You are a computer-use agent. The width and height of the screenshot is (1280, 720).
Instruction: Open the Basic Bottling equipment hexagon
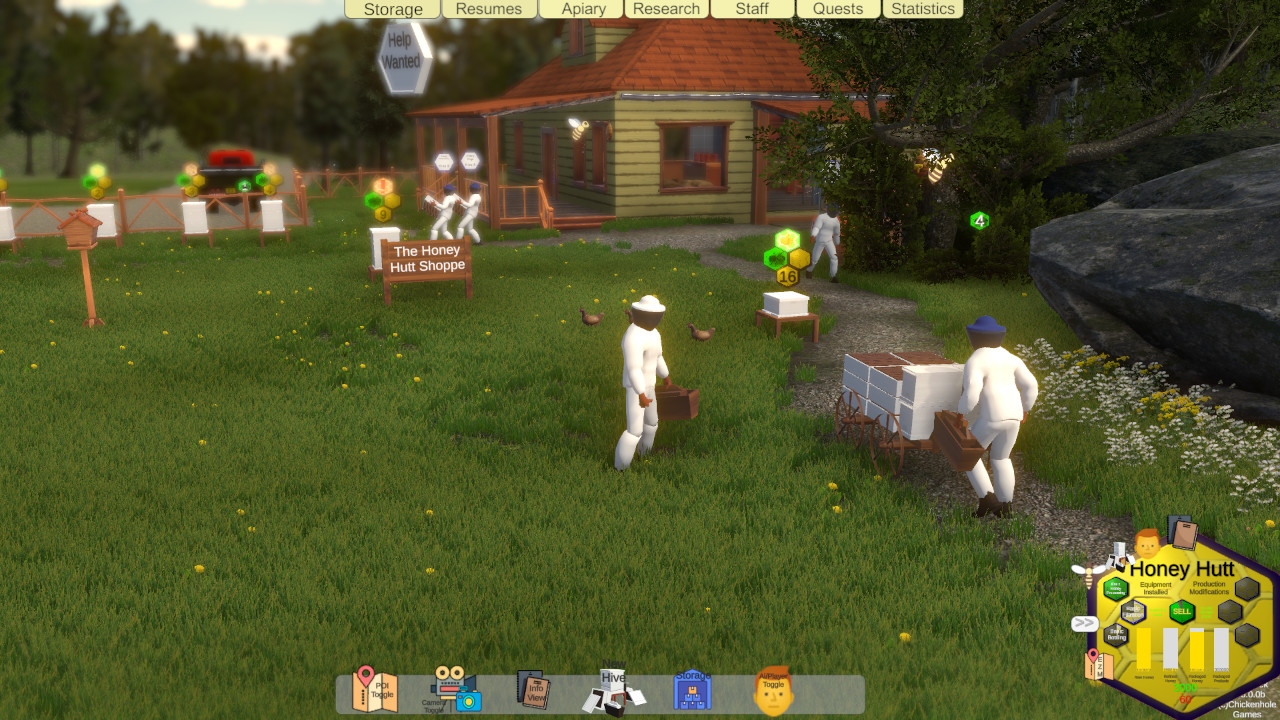coord(1117,634)
